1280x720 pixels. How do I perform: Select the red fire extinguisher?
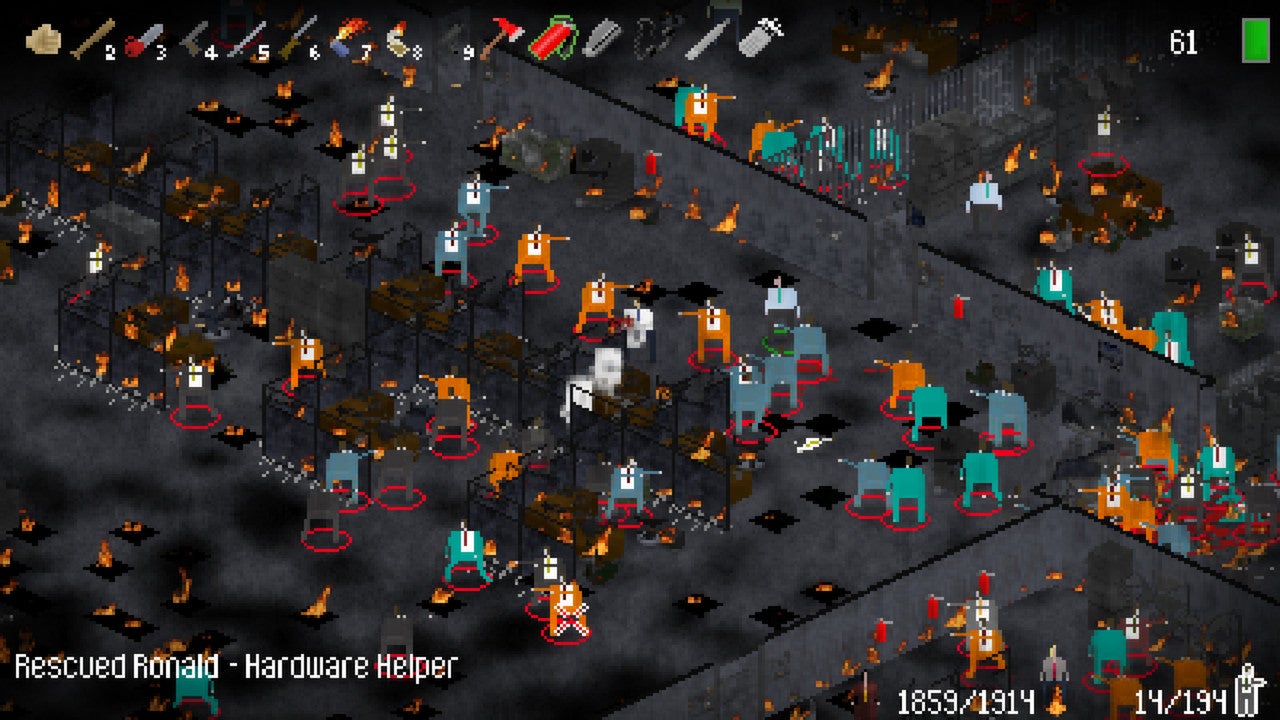(x=553, y=38)
